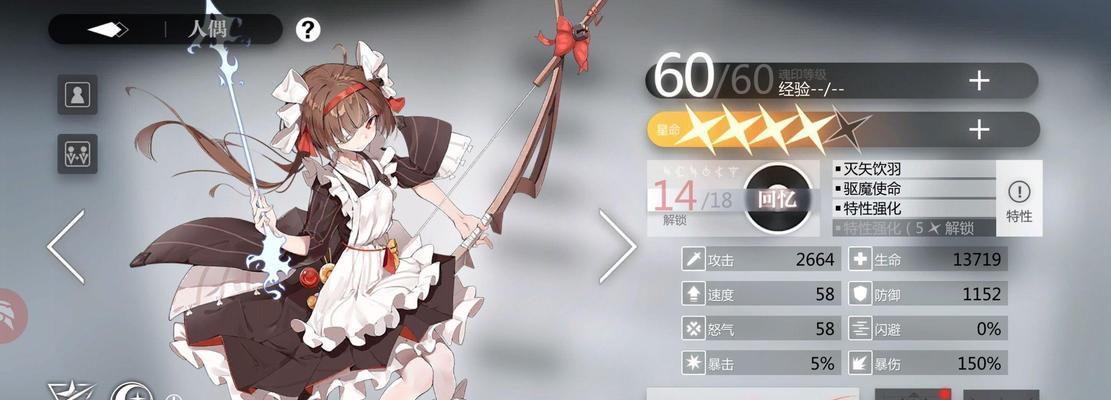Open the 特性 traits info button

(1019, 198)
